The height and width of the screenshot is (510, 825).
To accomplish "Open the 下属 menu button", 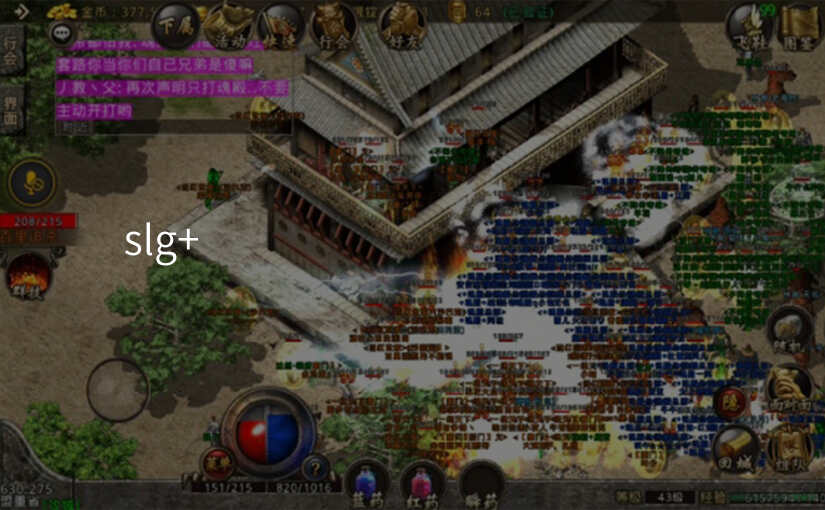I will point(176,24).
